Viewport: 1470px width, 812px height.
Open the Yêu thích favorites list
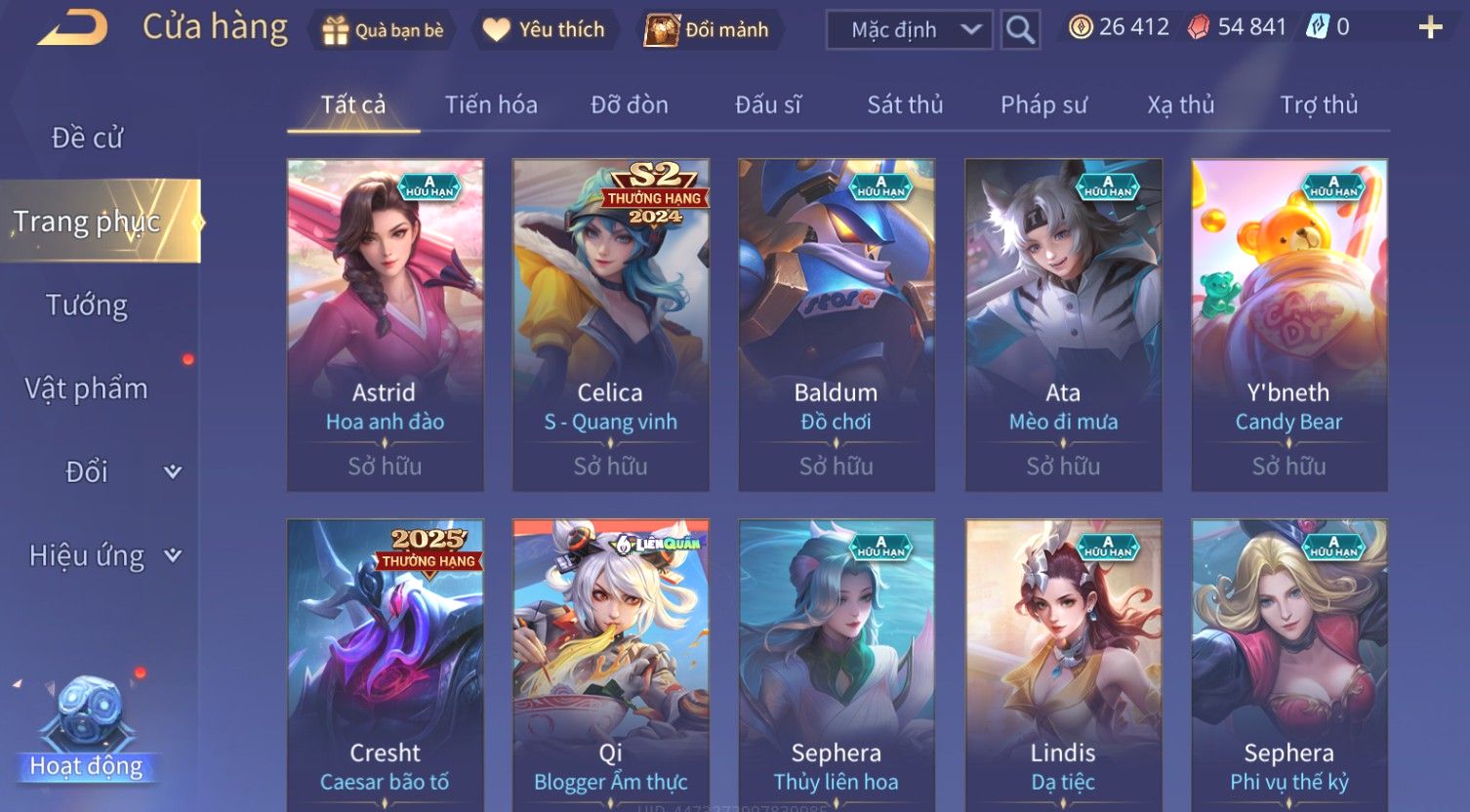tap(545, 30)
